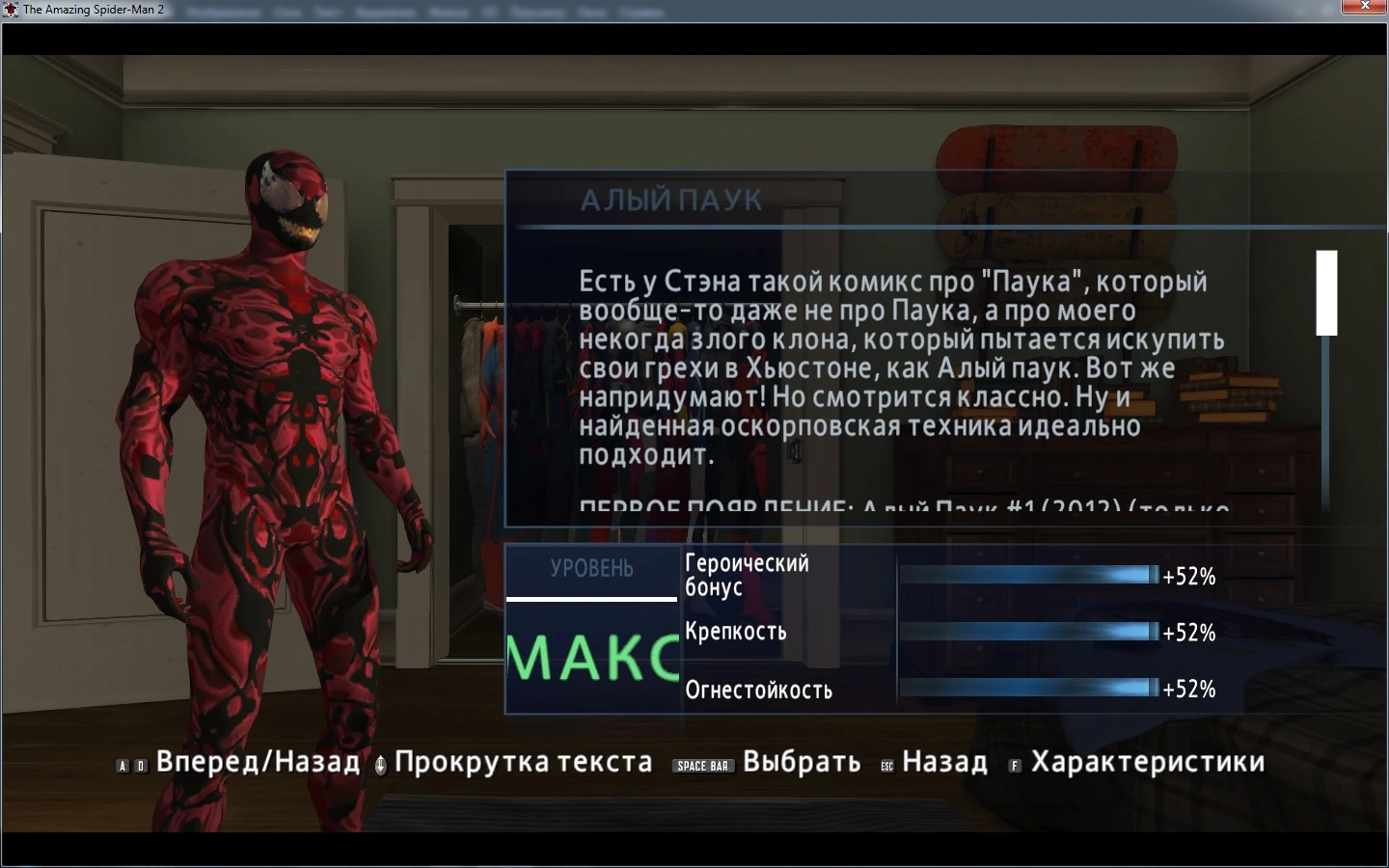The height and width of the screenshot is (868, 1389).
Task: Click the green МАКС level indicator
Action: 592,657
